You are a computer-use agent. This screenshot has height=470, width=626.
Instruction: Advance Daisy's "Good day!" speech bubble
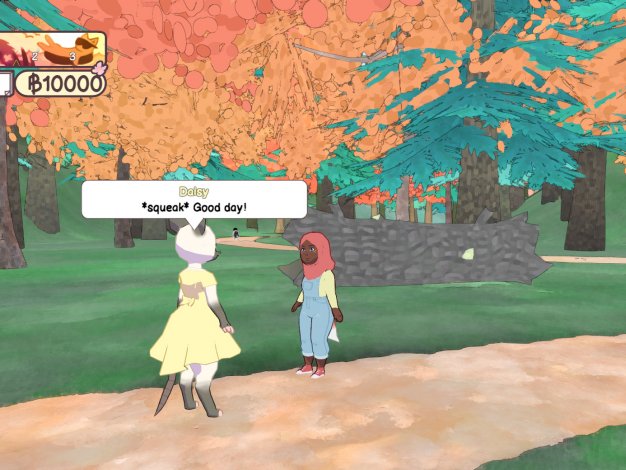[x=193, y=200]
